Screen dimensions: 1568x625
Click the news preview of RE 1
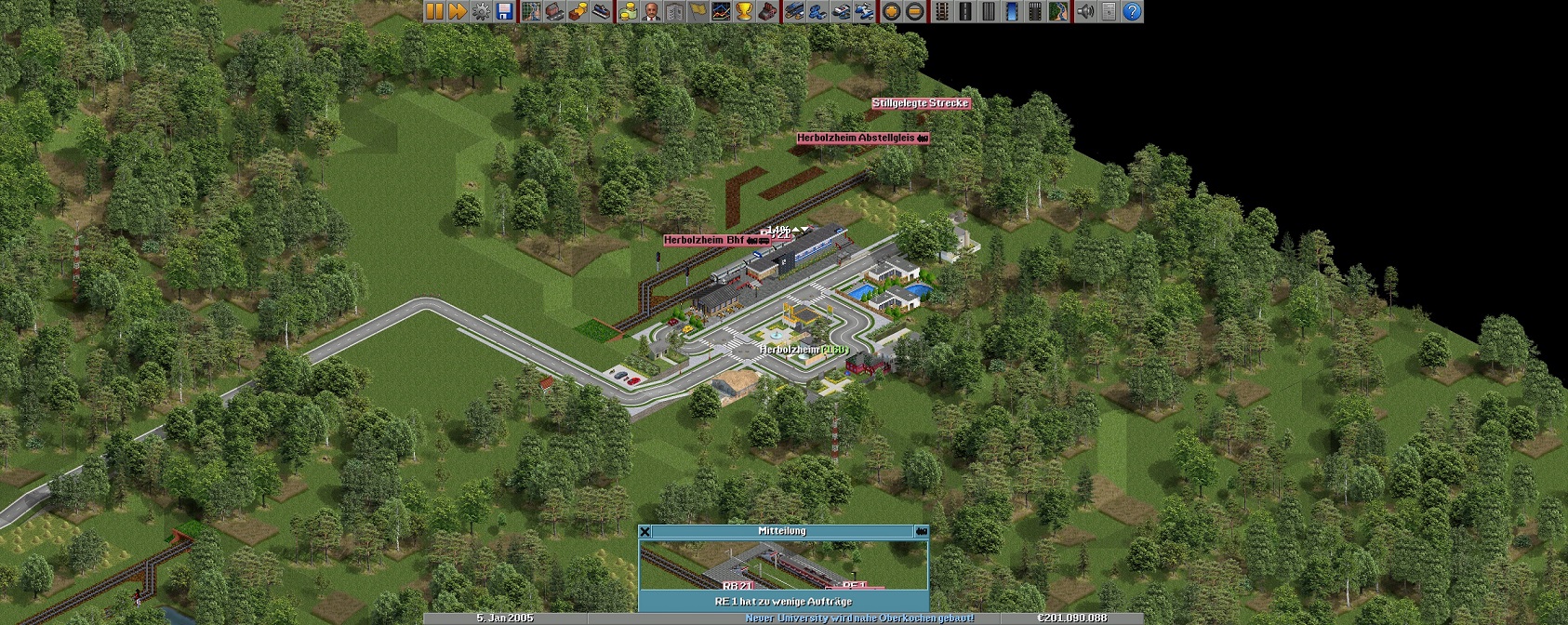click(x=783, y=565)
